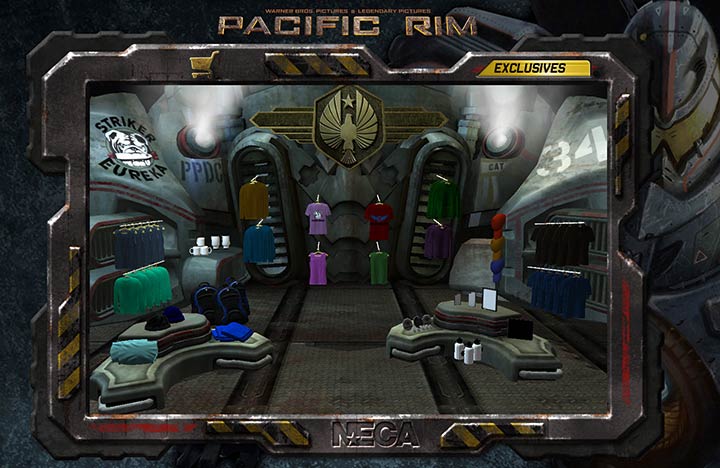Select the purple hoodie
The width and height of the screenshot is (720, 468).
(x=438, y=241)
